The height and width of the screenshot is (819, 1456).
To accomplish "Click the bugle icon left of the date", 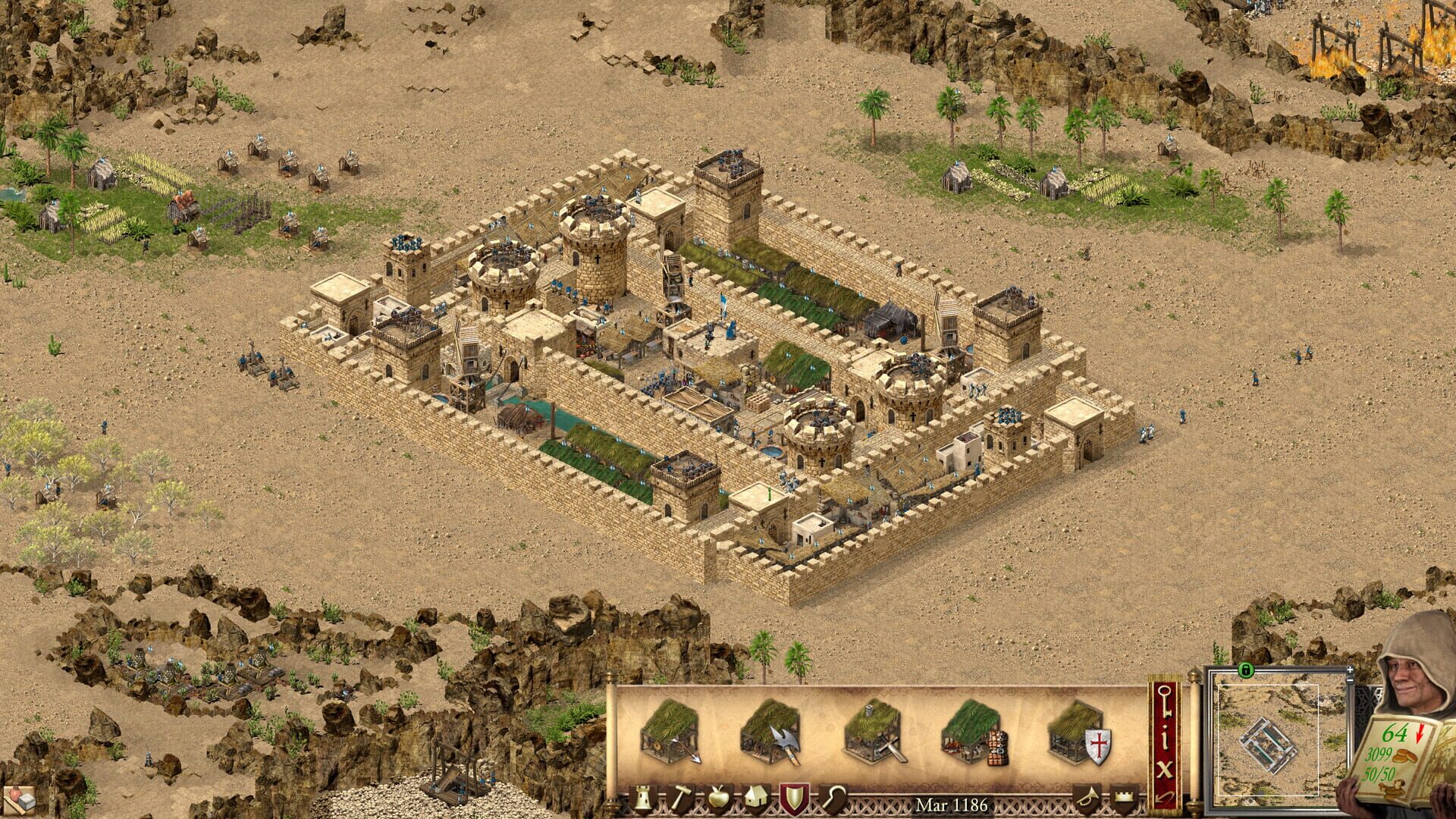I will pyautogui.click(x=1087, y=797).
